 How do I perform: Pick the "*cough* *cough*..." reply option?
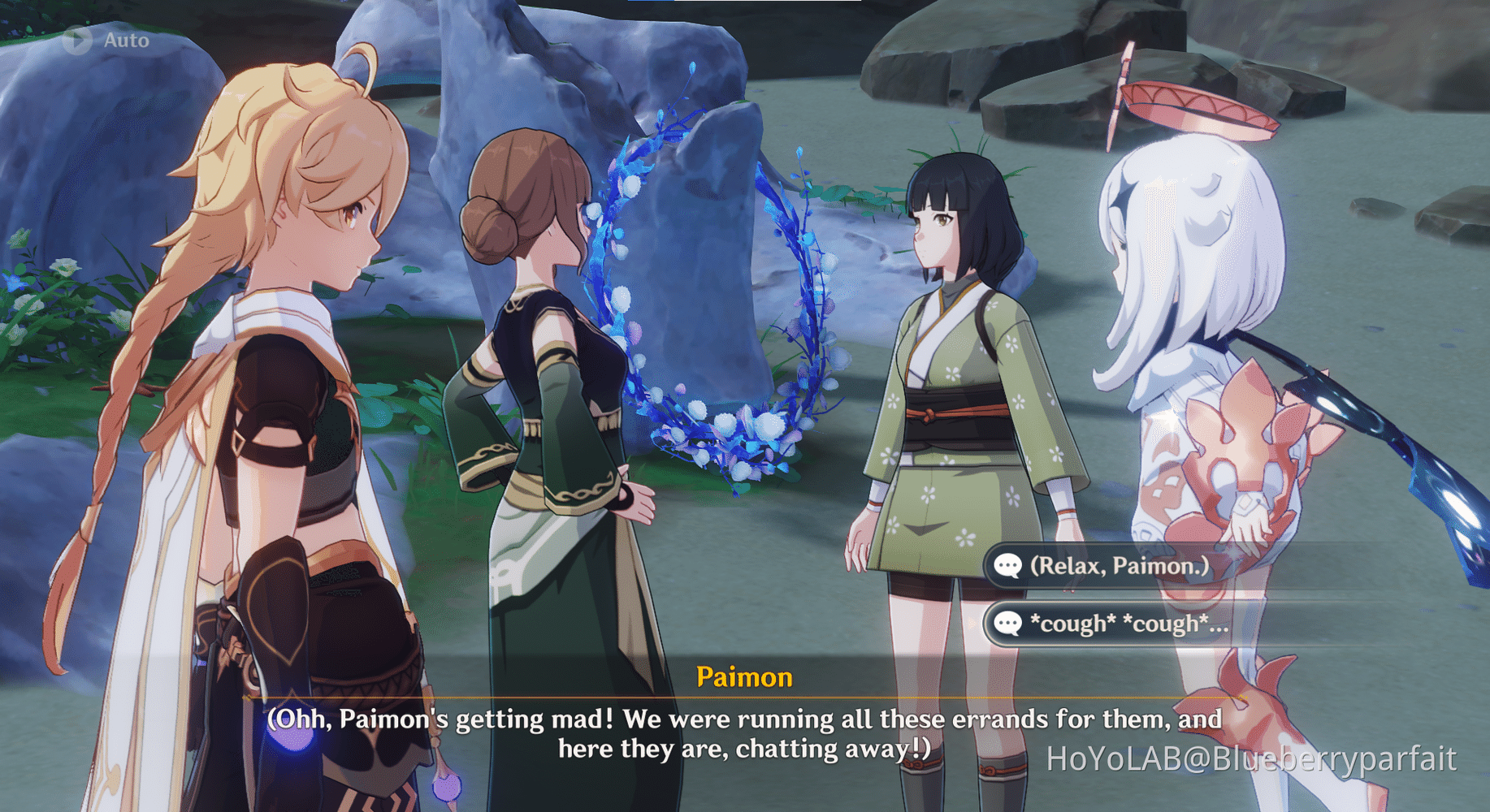click(x=1129, y=625)
